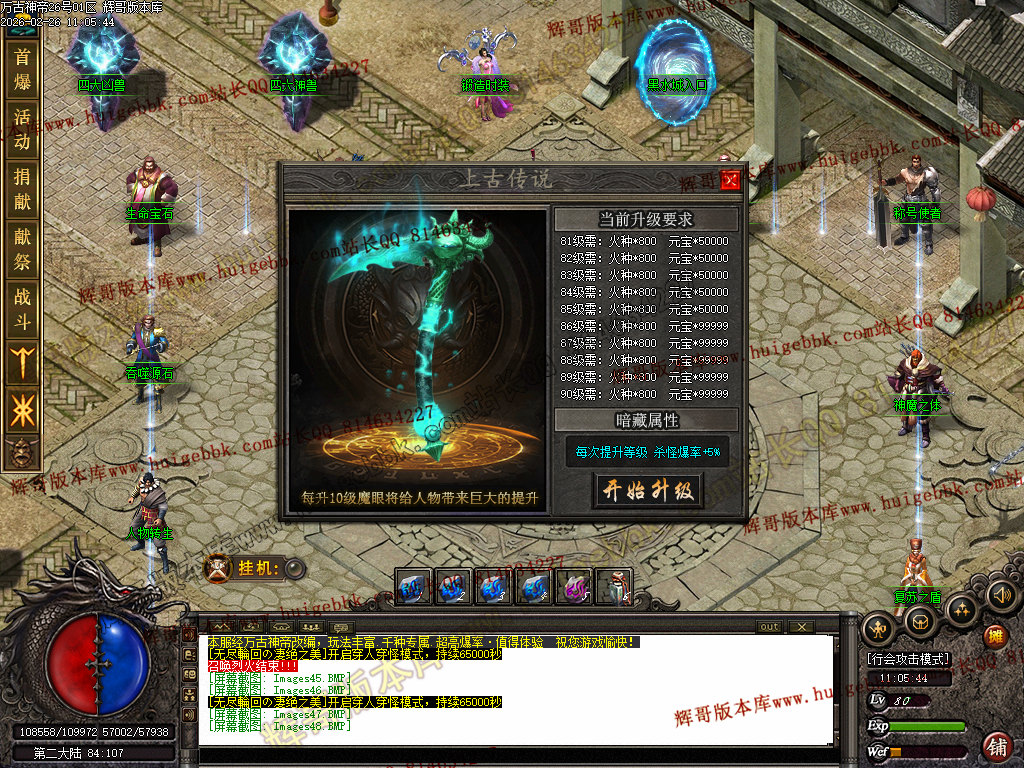Screen dimensions: 1024x768
Task: Select the 捐献 donation menu entry
Action: coord(22,190)
